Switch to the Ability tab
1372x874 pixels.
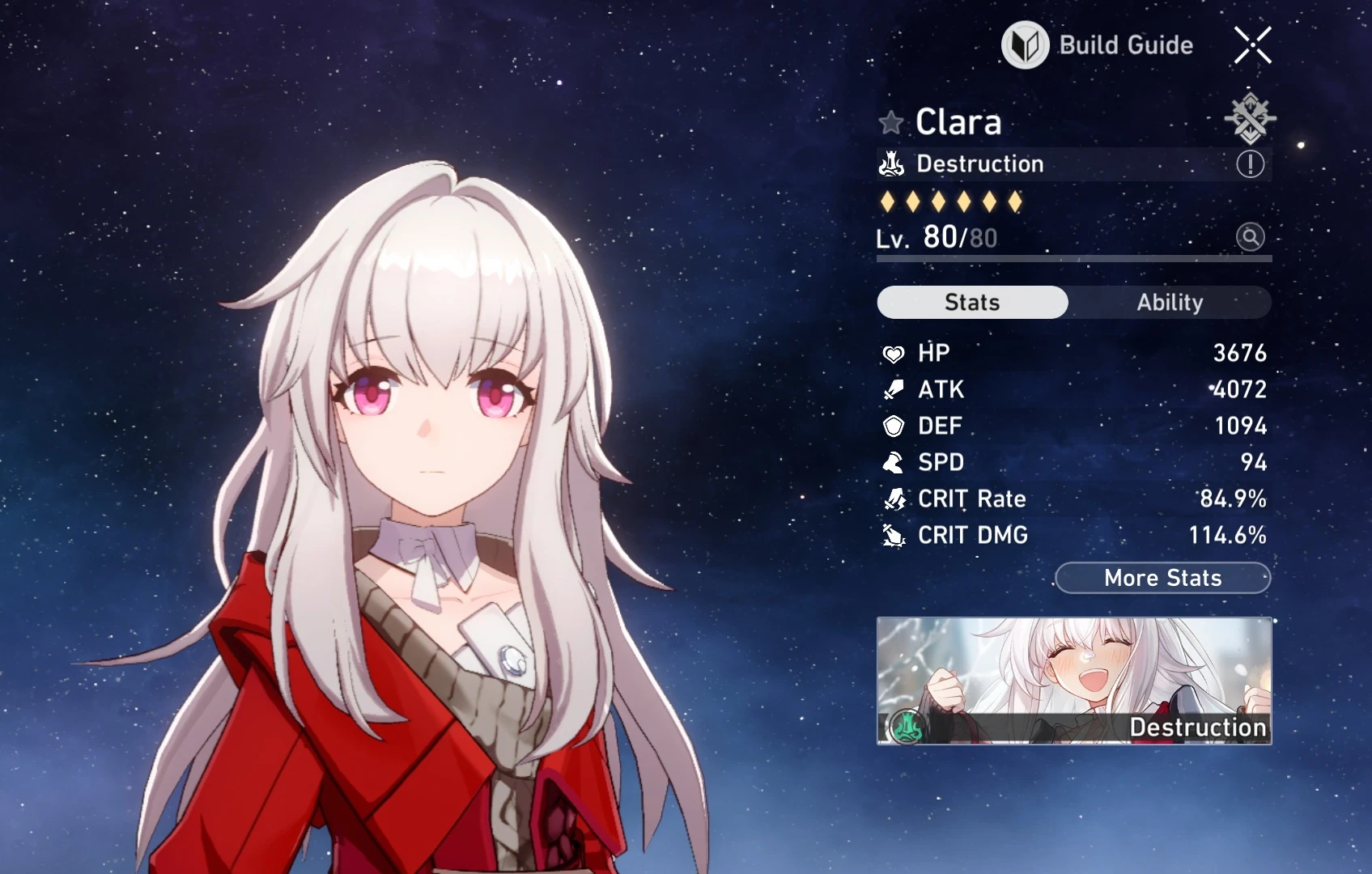(1171, 302)
